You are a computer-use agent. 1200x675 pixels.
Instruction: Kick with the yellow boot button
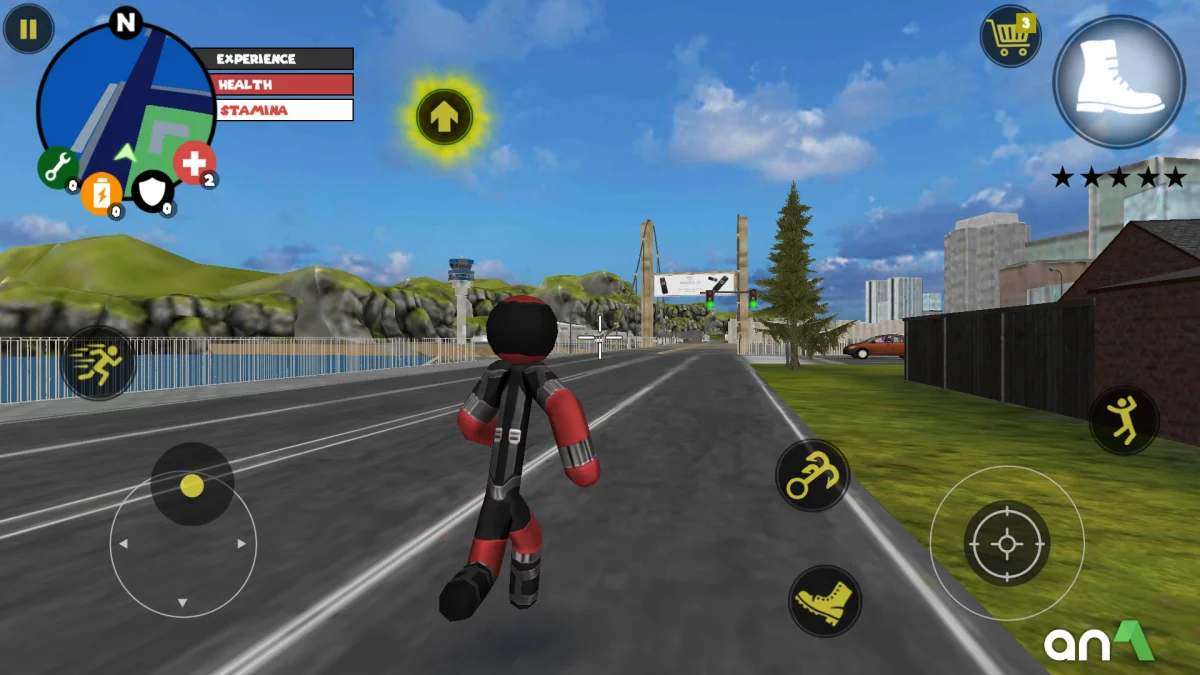(824, 601)
